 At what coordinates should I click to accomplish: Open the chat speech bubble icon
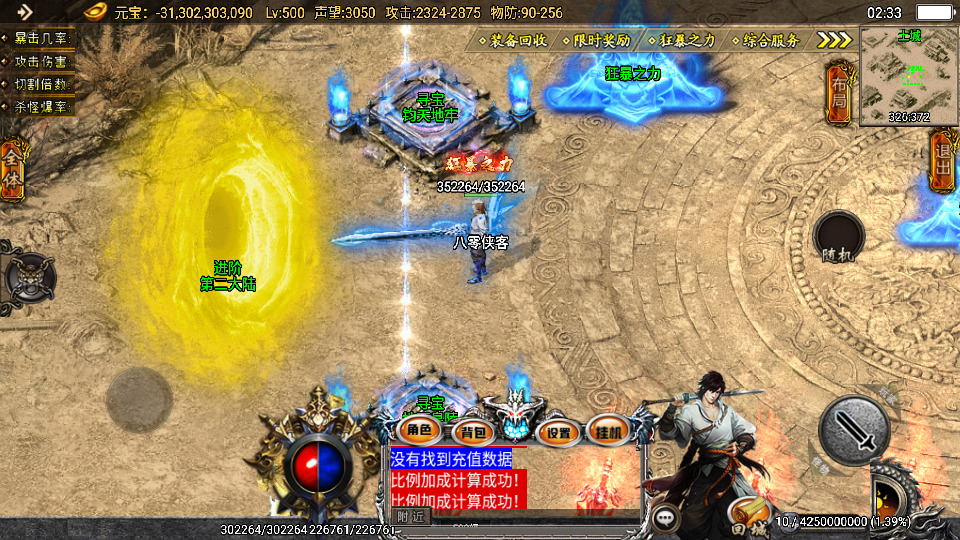(665, 517)
